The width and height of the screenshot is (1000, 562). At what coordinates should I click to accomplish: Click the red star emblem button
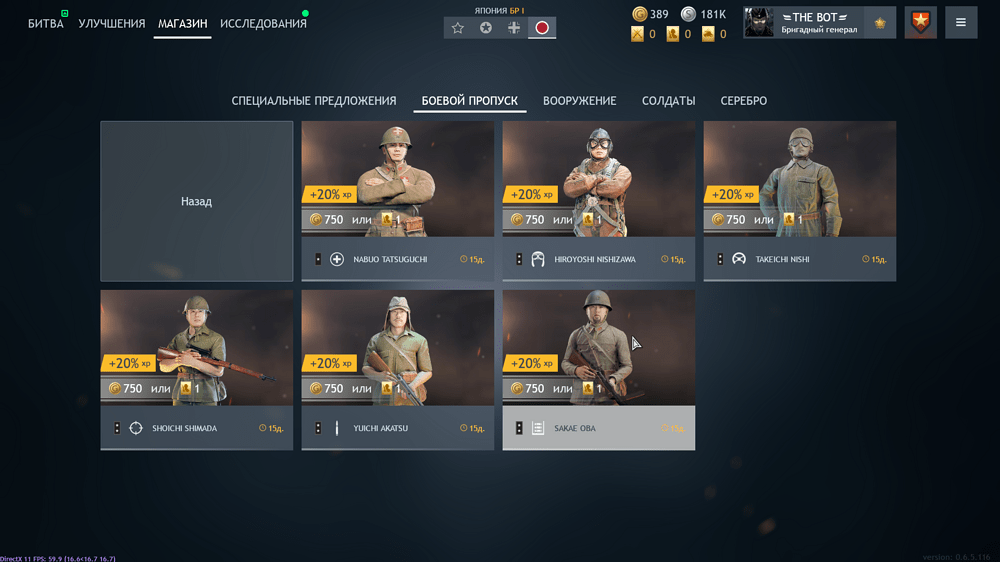(920, 22)
